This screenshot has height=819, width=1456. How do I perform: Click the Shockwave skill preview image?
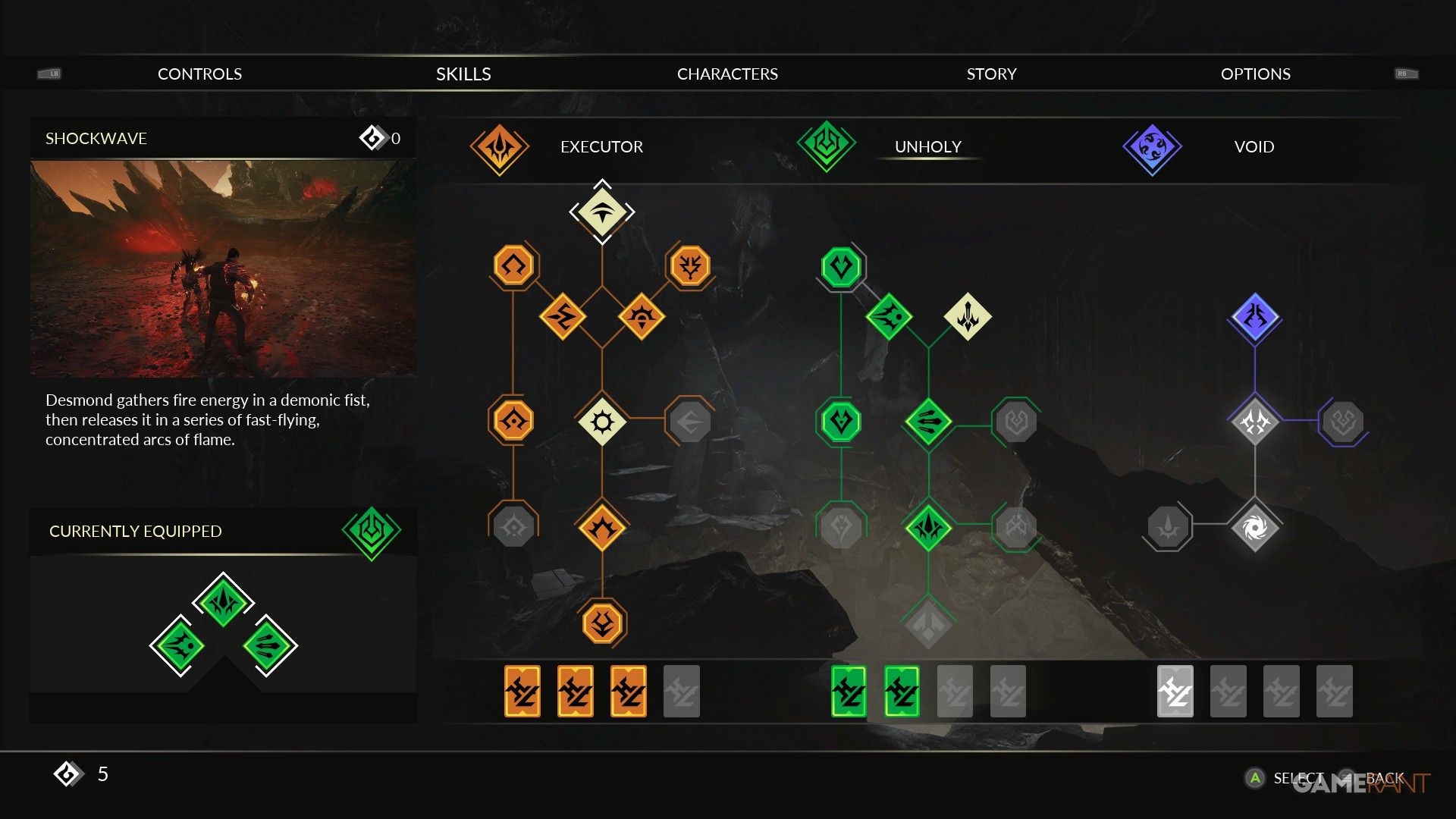223,268
